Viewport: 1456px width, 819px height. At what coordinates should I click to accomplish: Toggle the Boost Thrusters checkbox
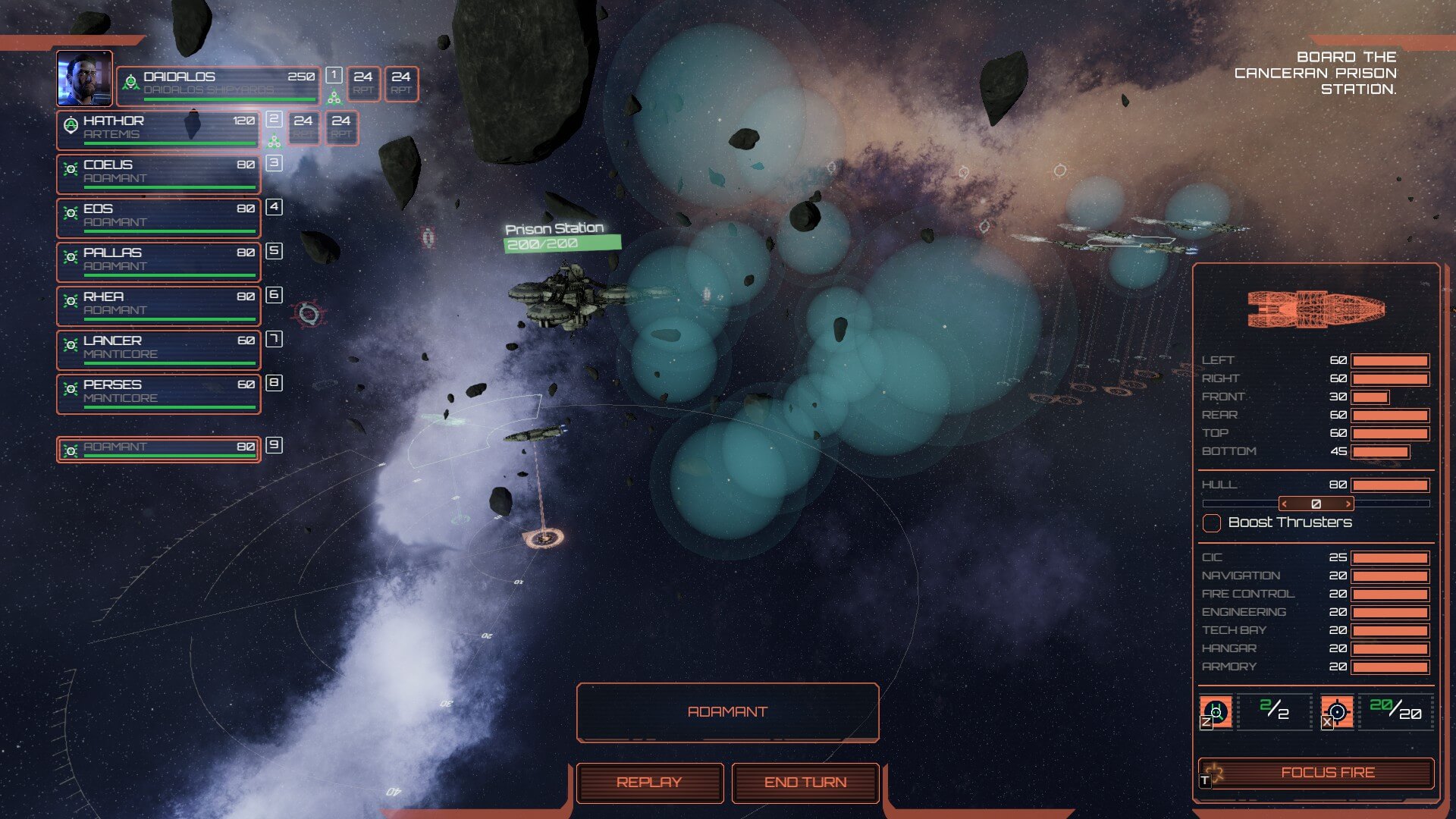pos(1212,523)
